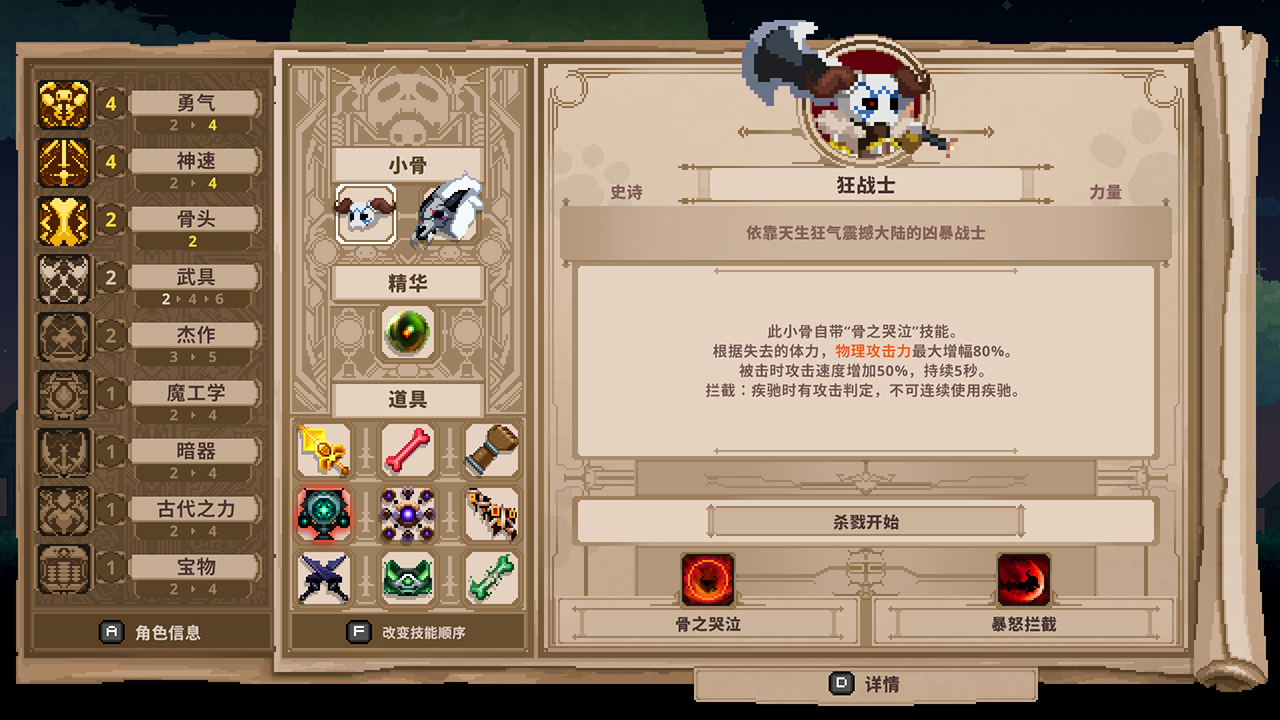Click the 骨头 trait icon

[66, 220]
